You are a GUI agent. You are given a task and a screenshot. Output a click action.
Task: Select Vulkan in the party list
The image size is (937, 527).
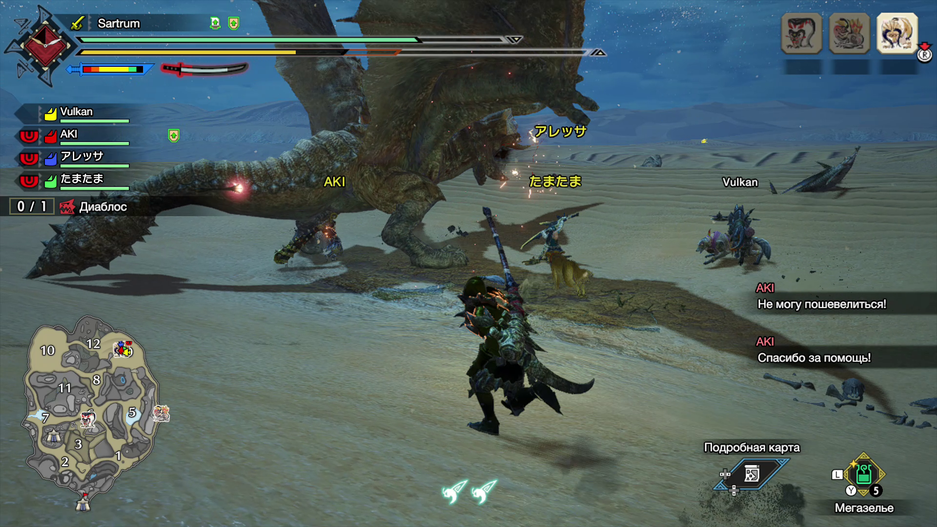(x=77, y=113)
